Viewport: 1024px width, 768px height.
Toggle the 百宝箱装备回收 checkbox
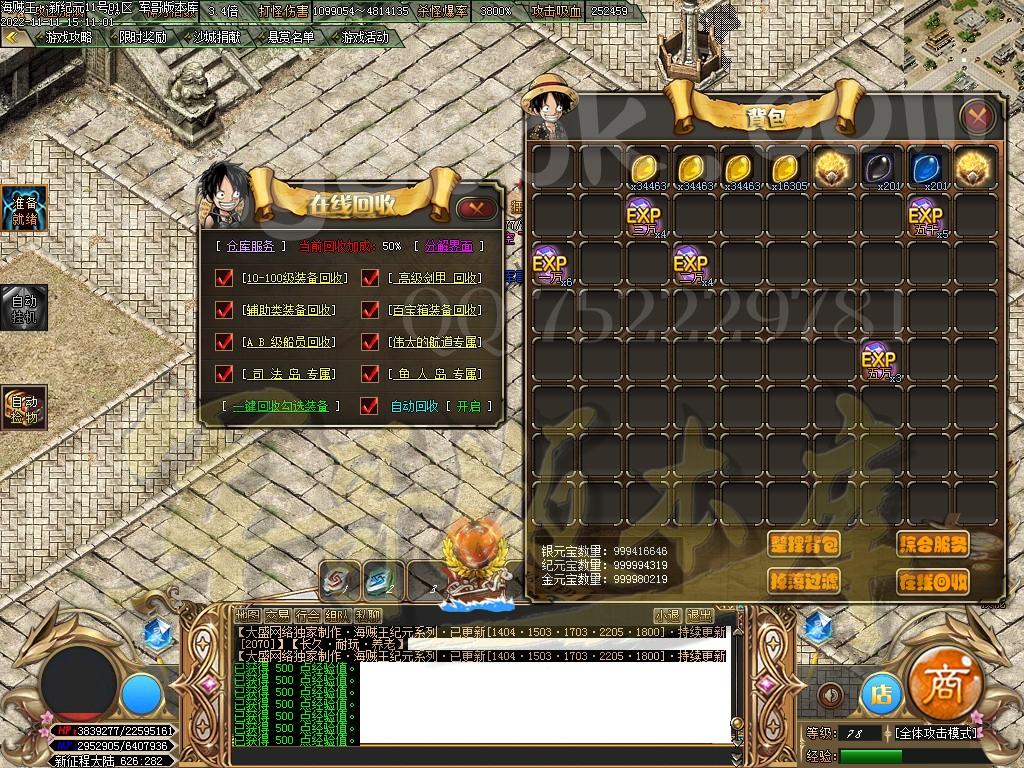tap(370, 310)
